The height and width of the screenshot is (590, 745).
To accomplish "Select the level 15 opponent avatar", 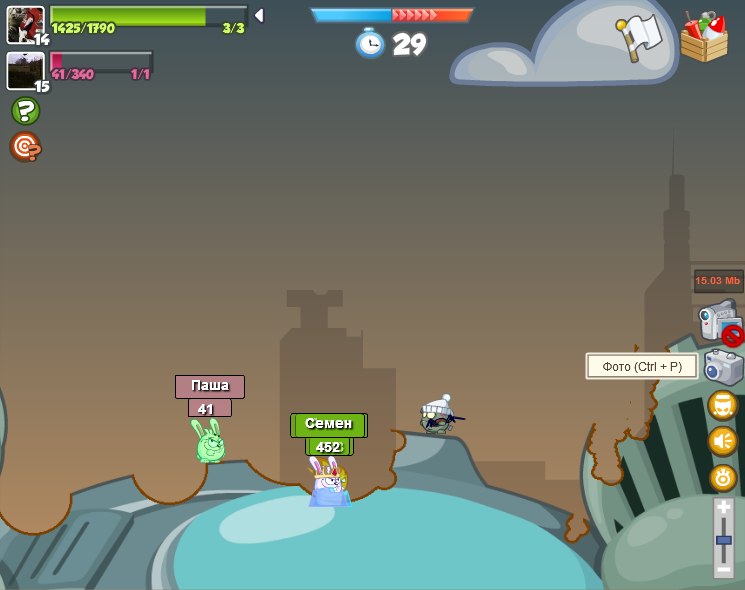I will pos(25,70).
